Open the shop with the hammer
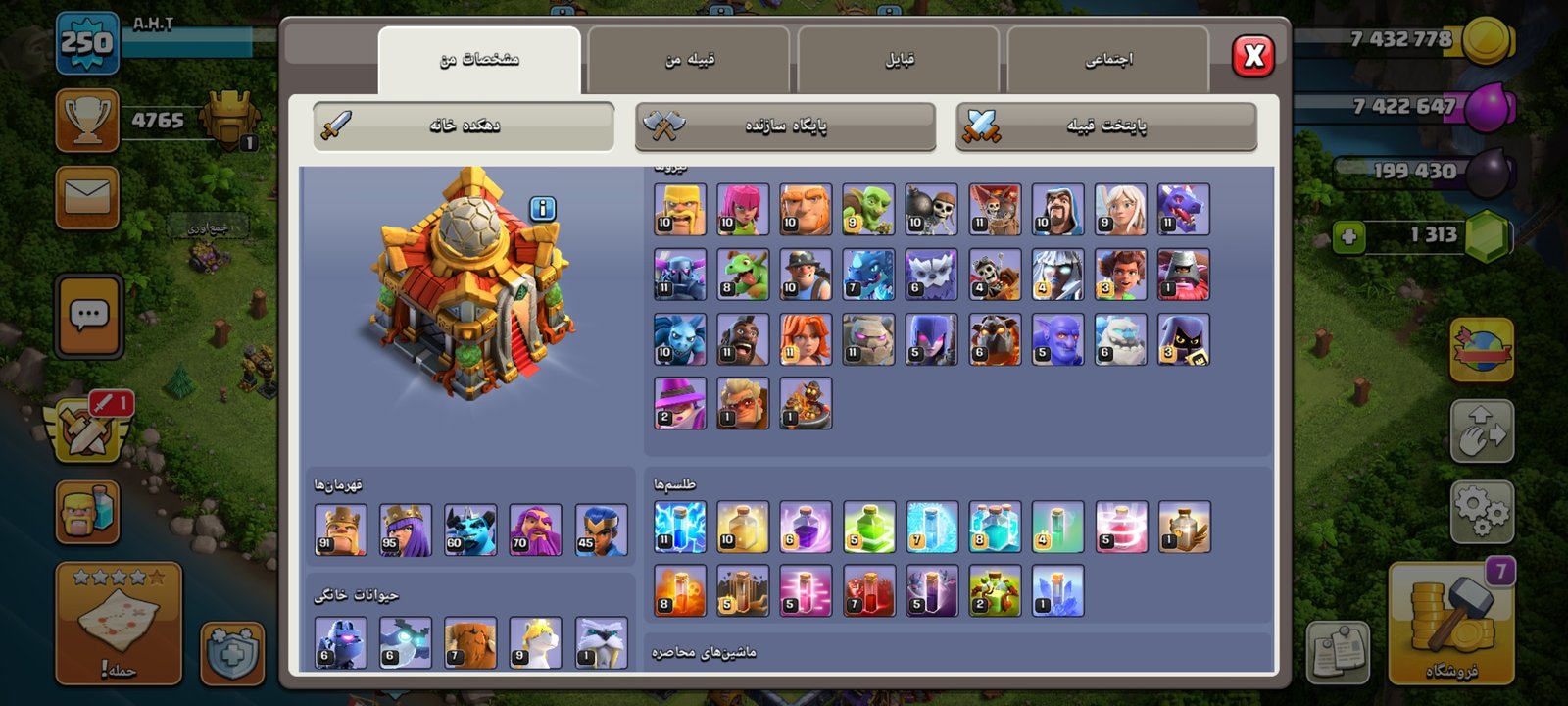Viewport: 1568px width, 706px height. coord(1450,624)
